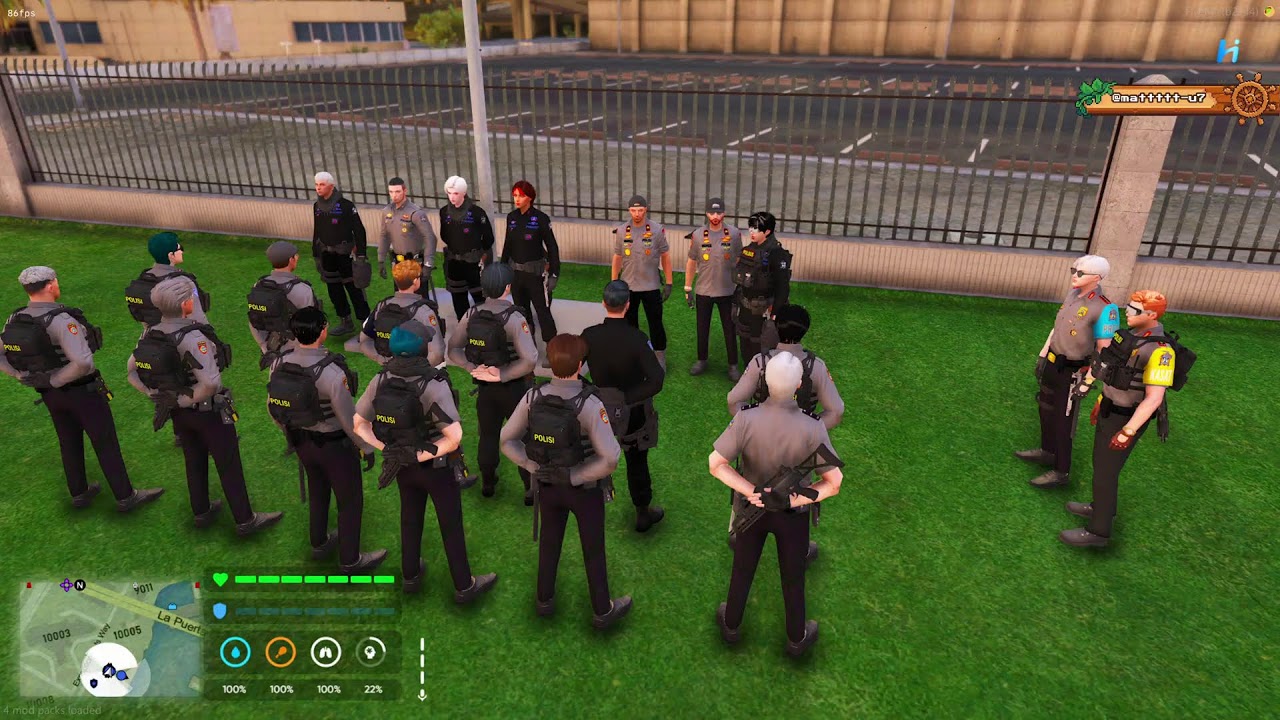
Task: Click the ship wheel emblem on the nameplate
Action: 1250,97
